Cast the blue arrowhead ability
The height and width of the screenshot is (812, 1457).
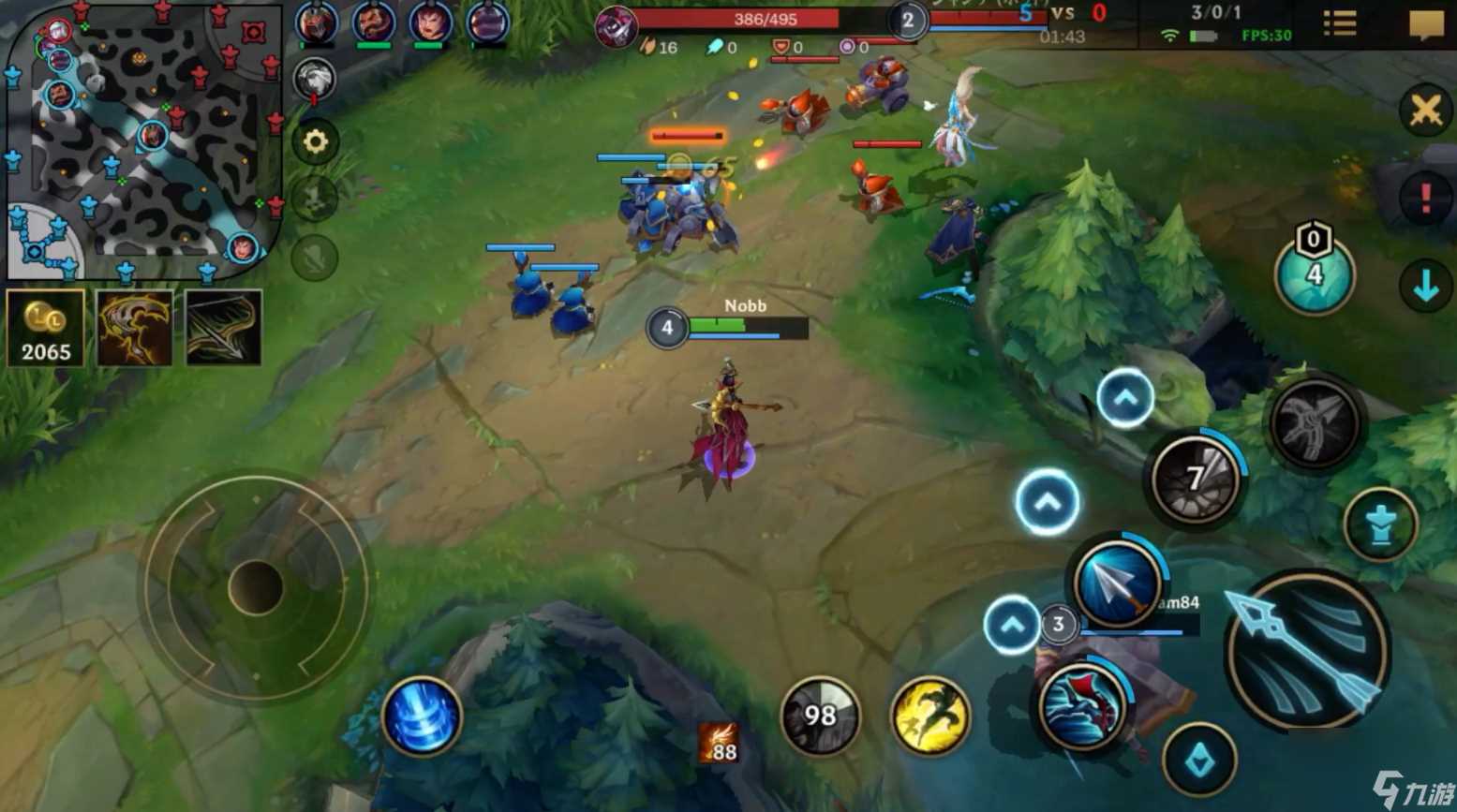[1116, 584]
